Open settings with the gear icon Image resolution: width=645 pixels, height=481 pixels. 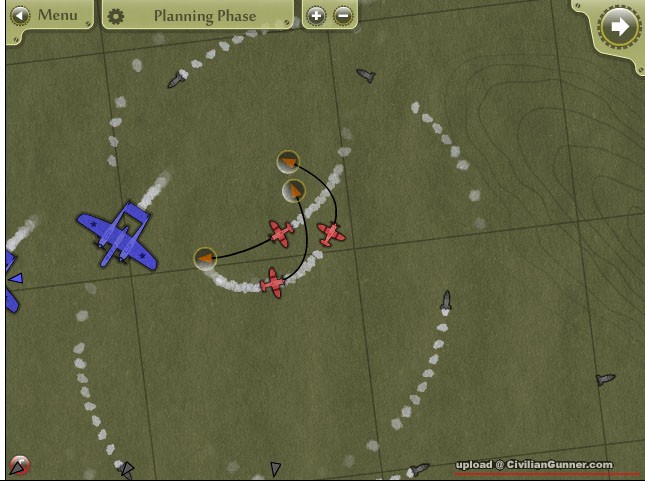(x=117, y=16)
